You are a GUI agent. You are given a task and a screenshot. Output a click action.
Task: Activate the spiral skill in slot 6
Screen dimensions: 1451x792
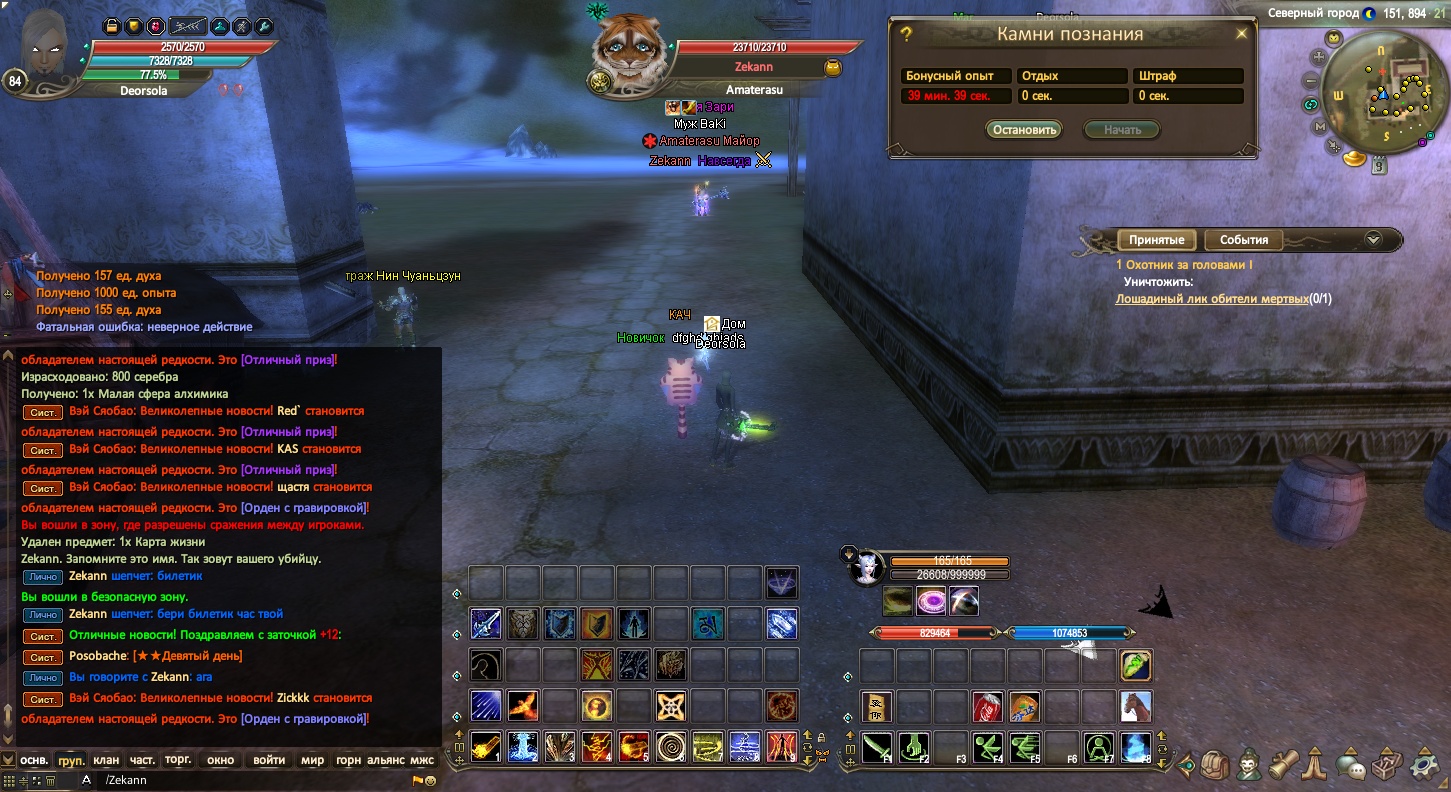pos(670,746)
